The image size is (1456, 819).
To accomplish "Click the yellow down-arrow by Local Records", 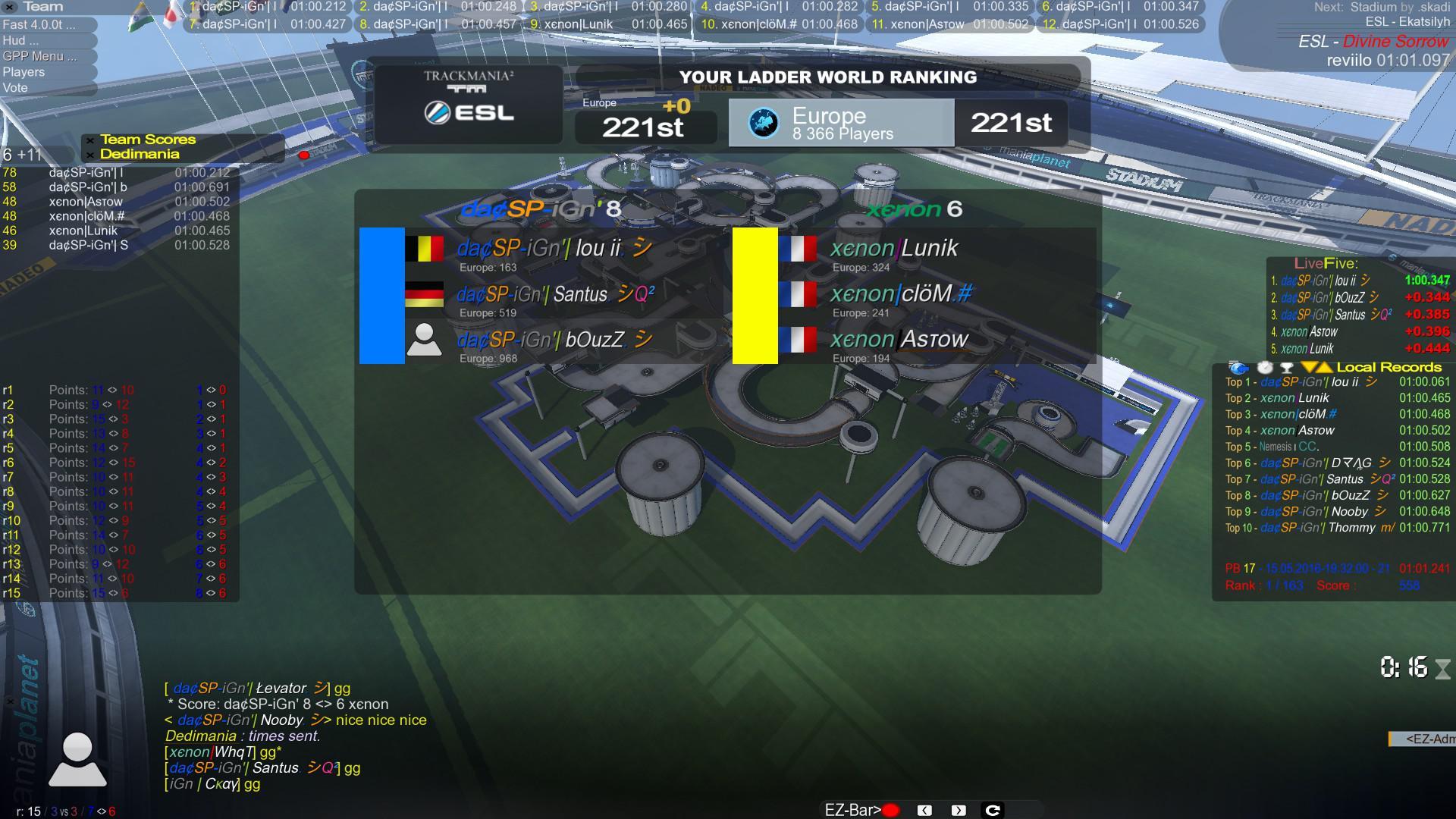I will tap(1310, 367).
